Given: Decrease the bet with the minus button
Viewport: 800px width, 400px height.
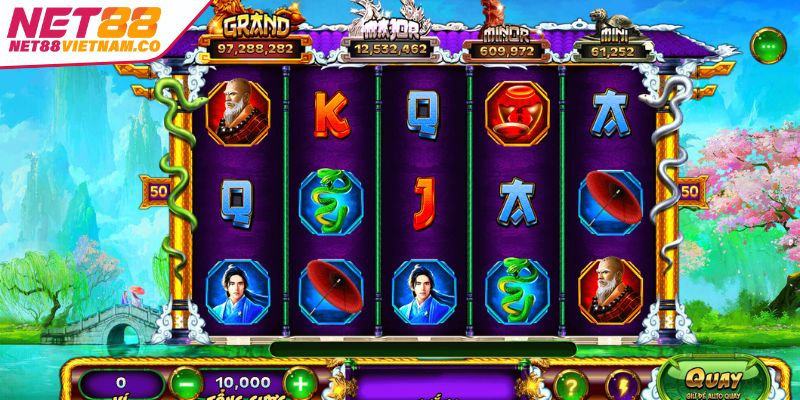Looking at the screenshot, I should pyautogui.click(x=185, y=383).
